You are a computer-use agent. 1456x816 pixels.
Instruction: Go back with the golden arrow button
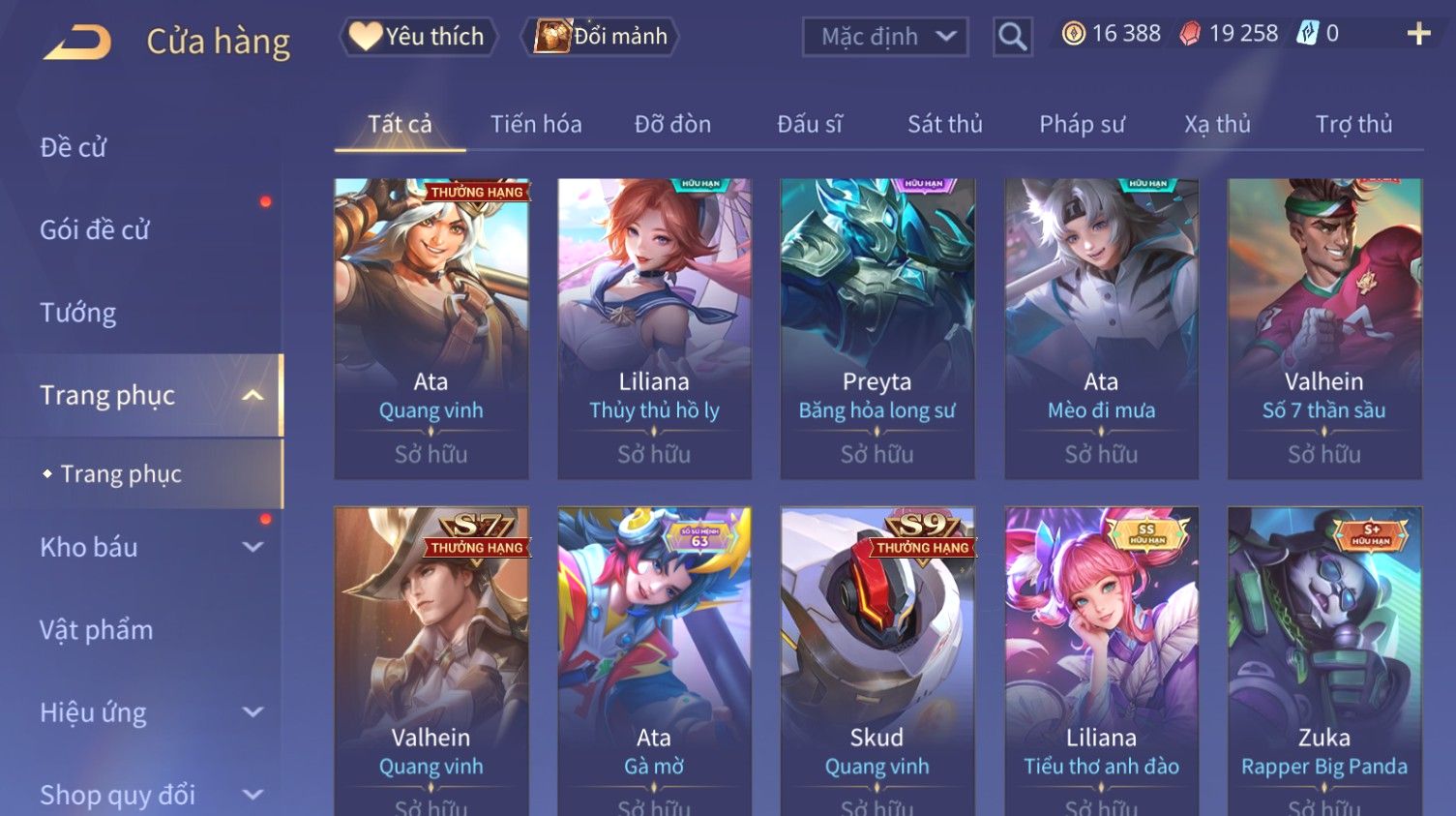pyautogui.click(x=79, y=42)
